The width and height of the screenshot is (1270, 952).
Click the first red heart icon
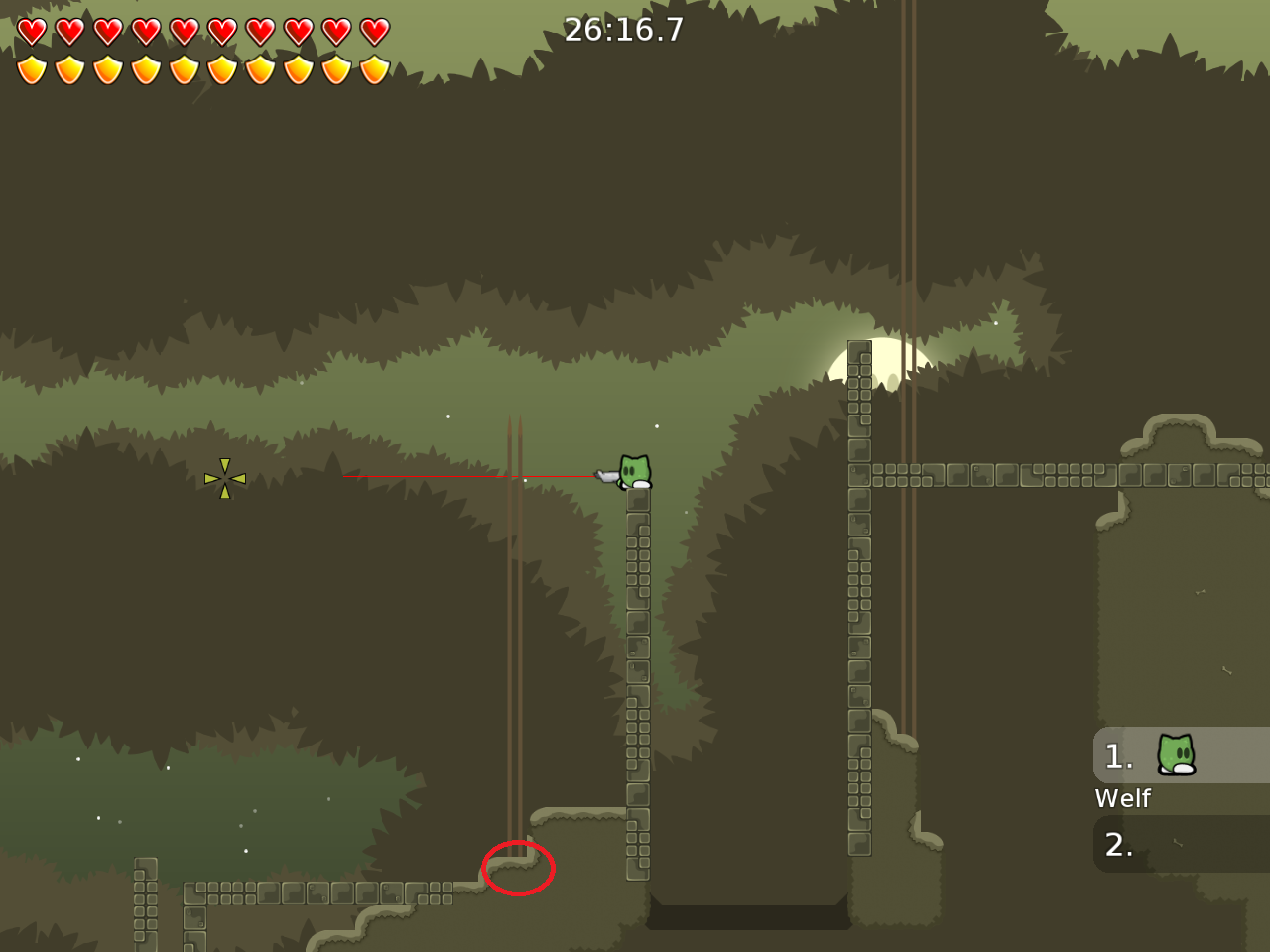point(32,32)
